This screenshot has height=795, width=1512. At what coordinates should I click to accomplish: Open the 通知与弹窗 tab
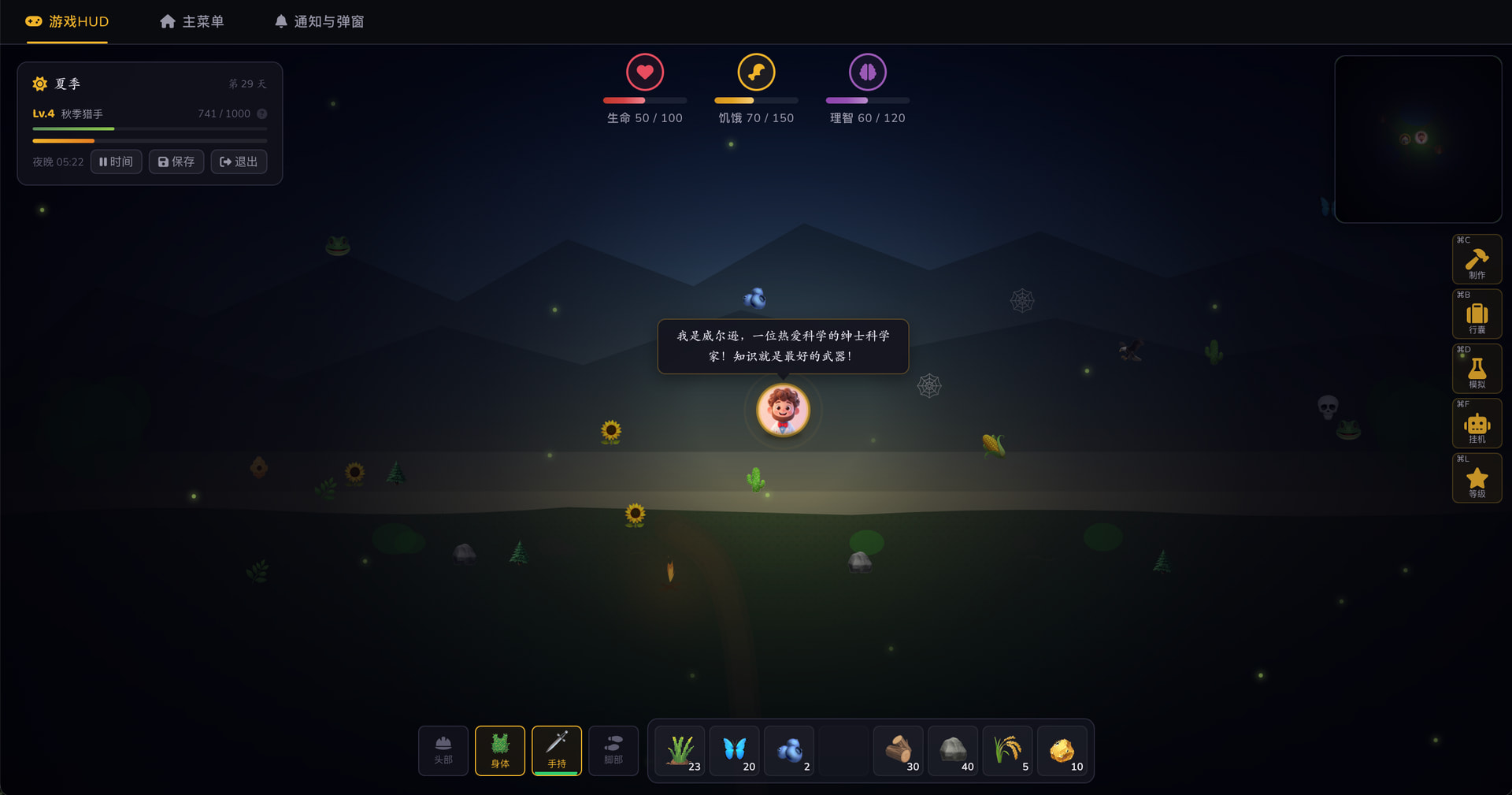click(319, 22)
